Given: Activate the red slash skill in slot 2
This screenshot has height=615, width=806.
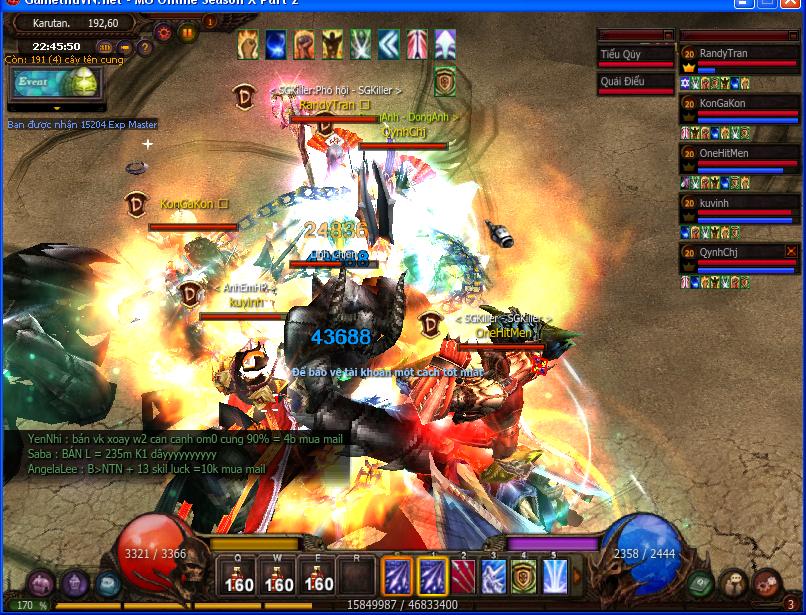Looking at the screenshot, I should pos(464,577).
